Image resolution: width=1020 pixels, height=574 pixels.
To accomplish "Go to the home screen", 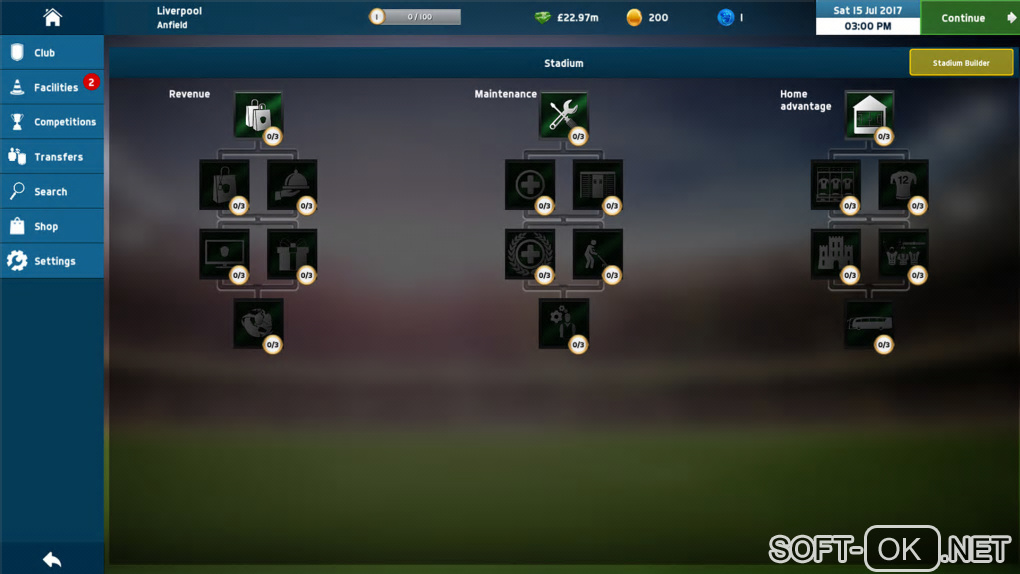I will (52, 17).
